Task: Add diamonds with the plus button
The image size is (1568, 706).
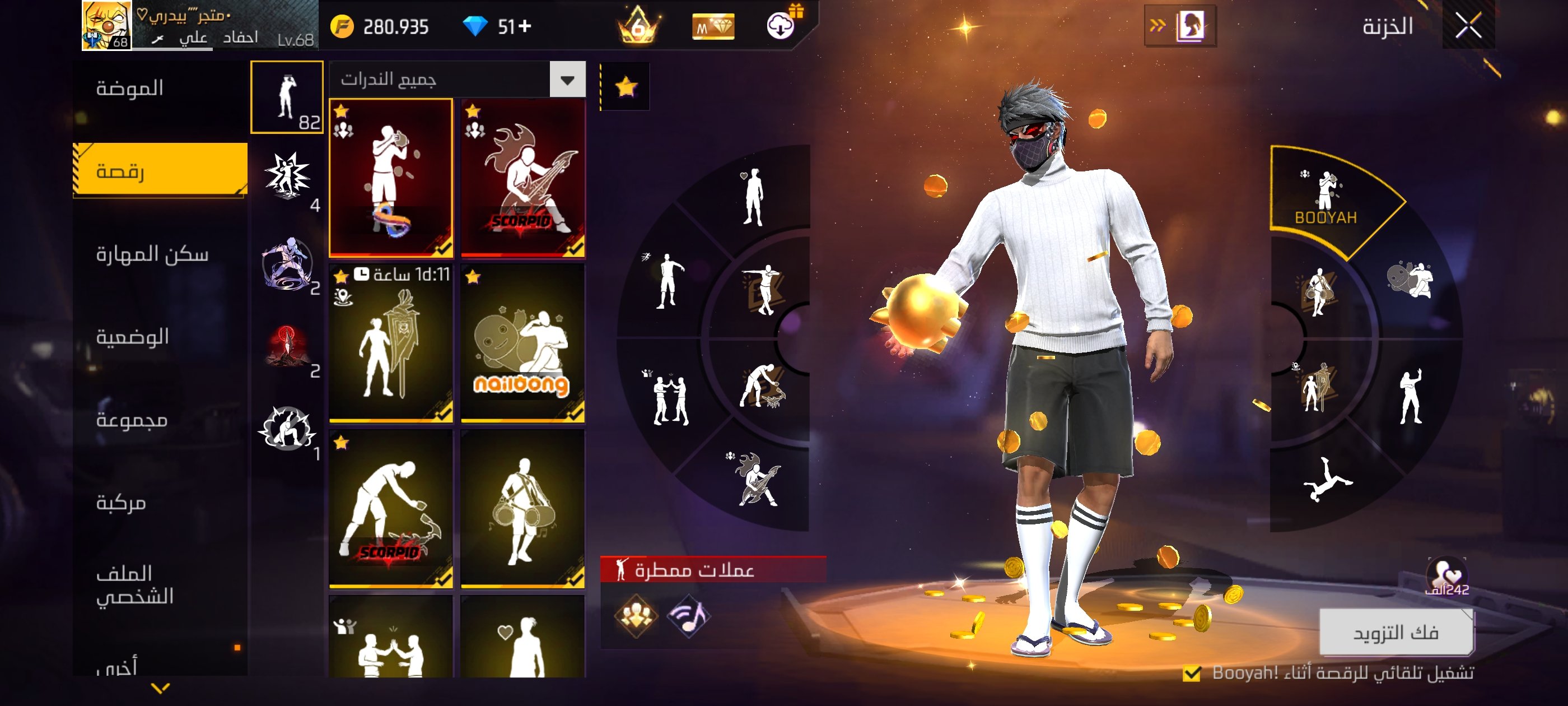Action: point(525,26)
